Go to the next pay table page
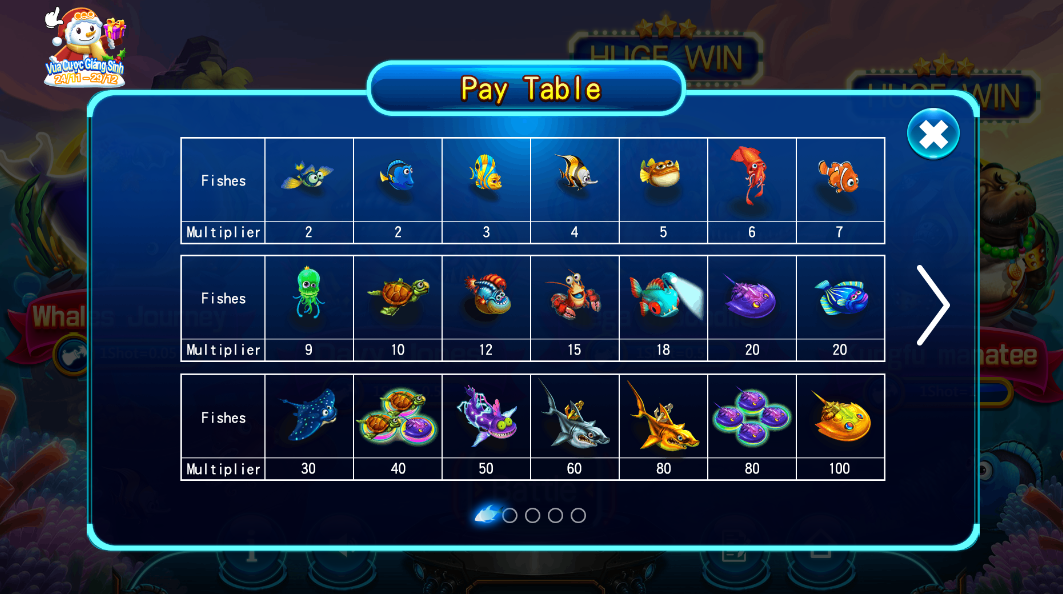This screenshot has height=594, width=1063. click(932, 305)
